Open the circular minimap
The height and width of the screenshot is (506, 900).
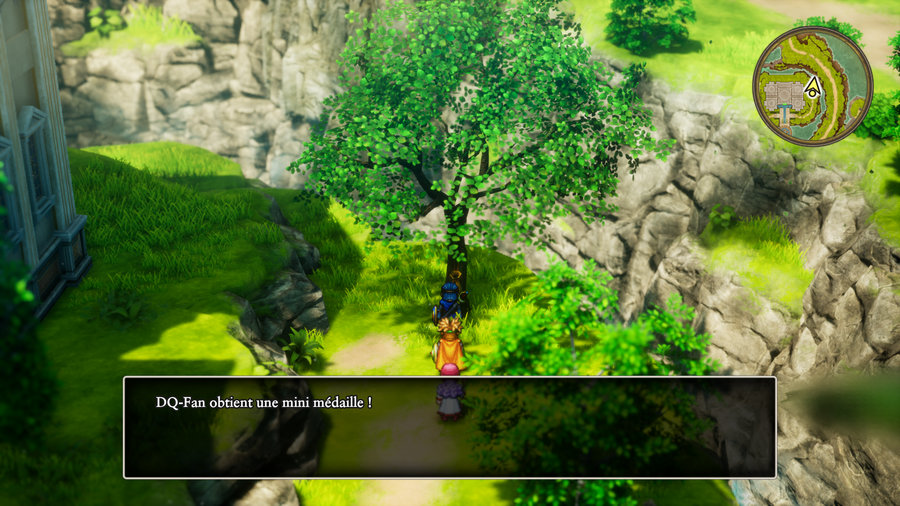tap(812, 86)
